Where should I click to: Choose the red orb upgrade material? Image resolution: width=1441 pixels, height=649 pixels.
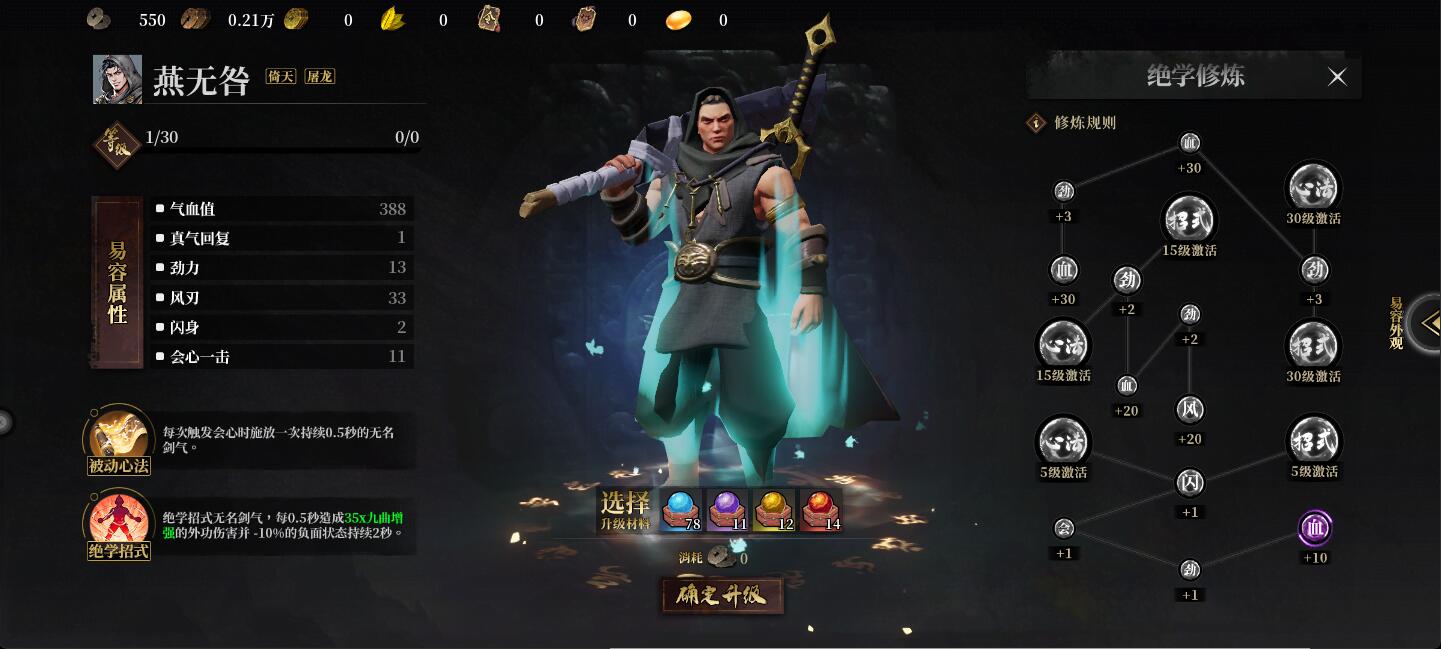[820, 509]
